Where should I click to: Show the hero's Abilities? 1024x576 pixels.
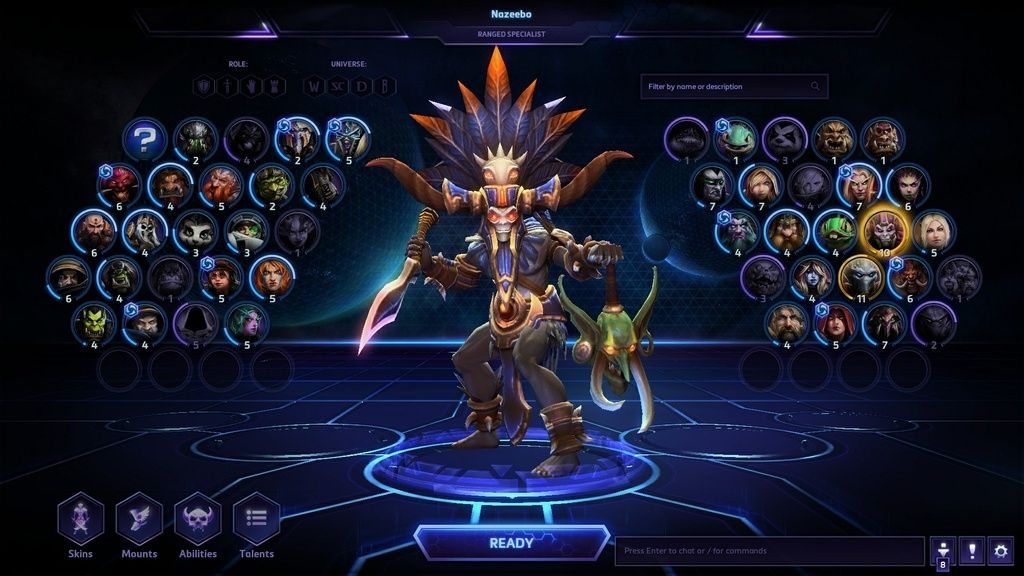point(198,519)
